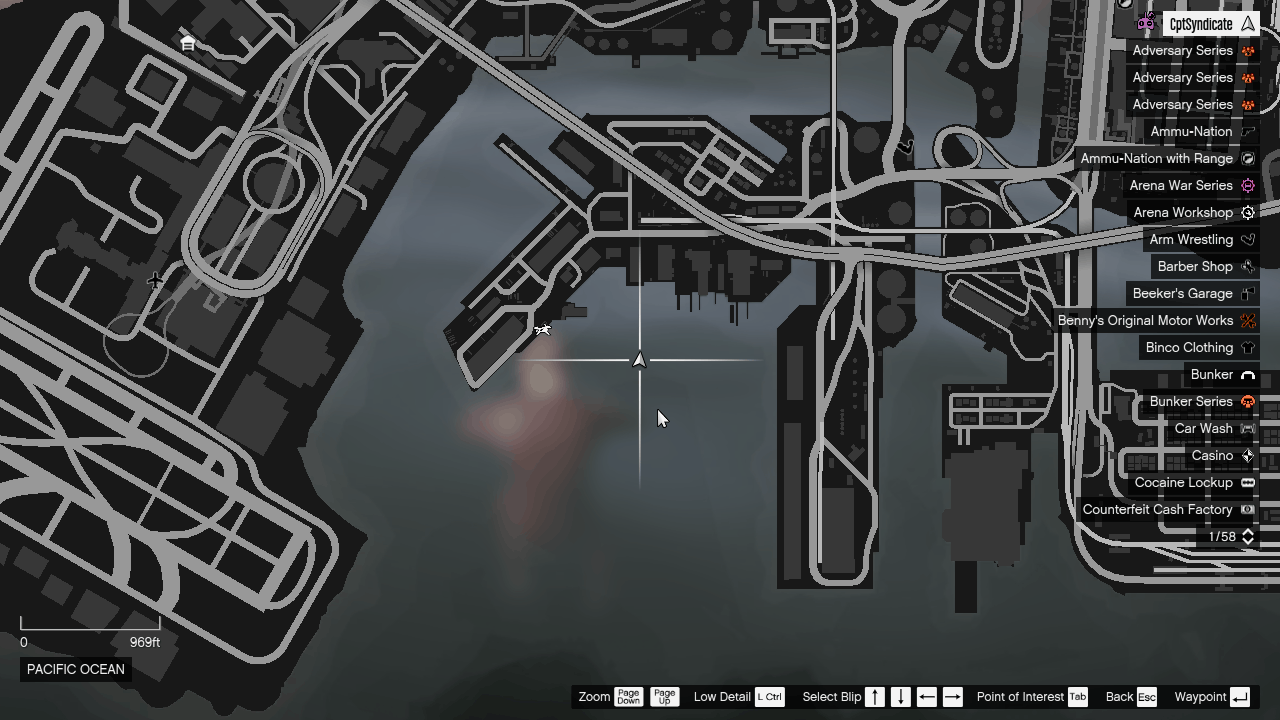The height and width of the screenshot is (720, 1280).
Task: Click the Back Esc button
Action: 1146,697
